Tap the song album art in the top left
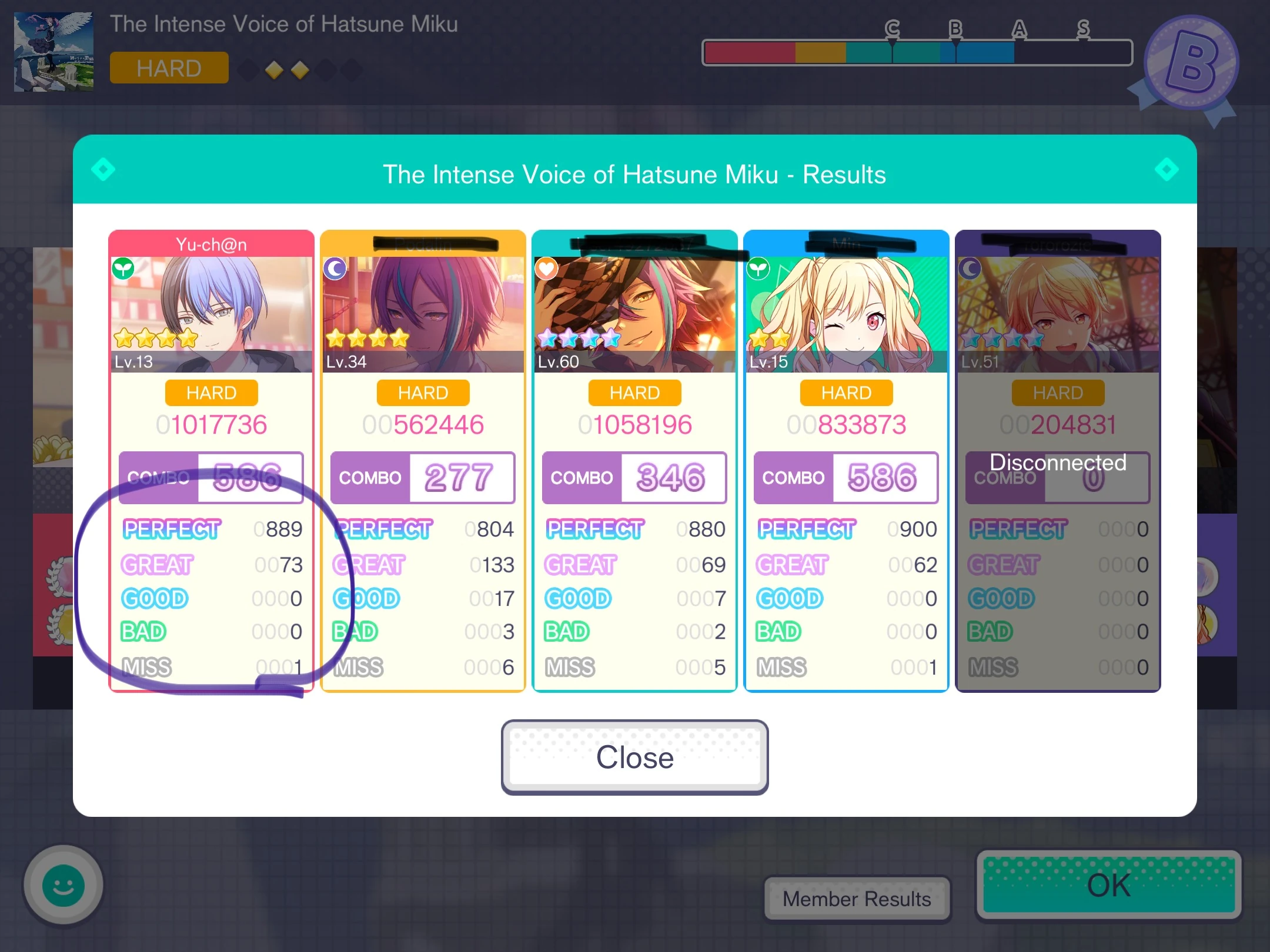The height and width of the screenshot is (952, 1270). coord(54,52)
